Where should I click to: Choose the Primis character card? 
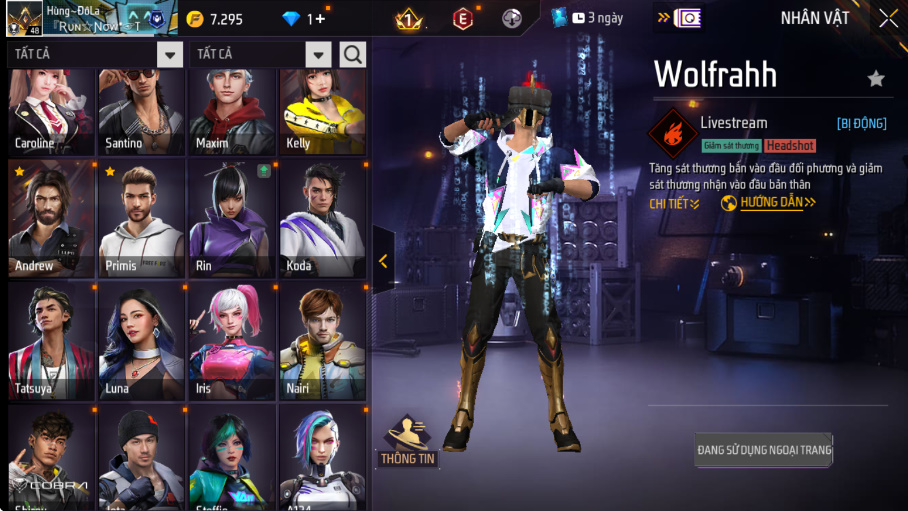[x=141, y=219]
